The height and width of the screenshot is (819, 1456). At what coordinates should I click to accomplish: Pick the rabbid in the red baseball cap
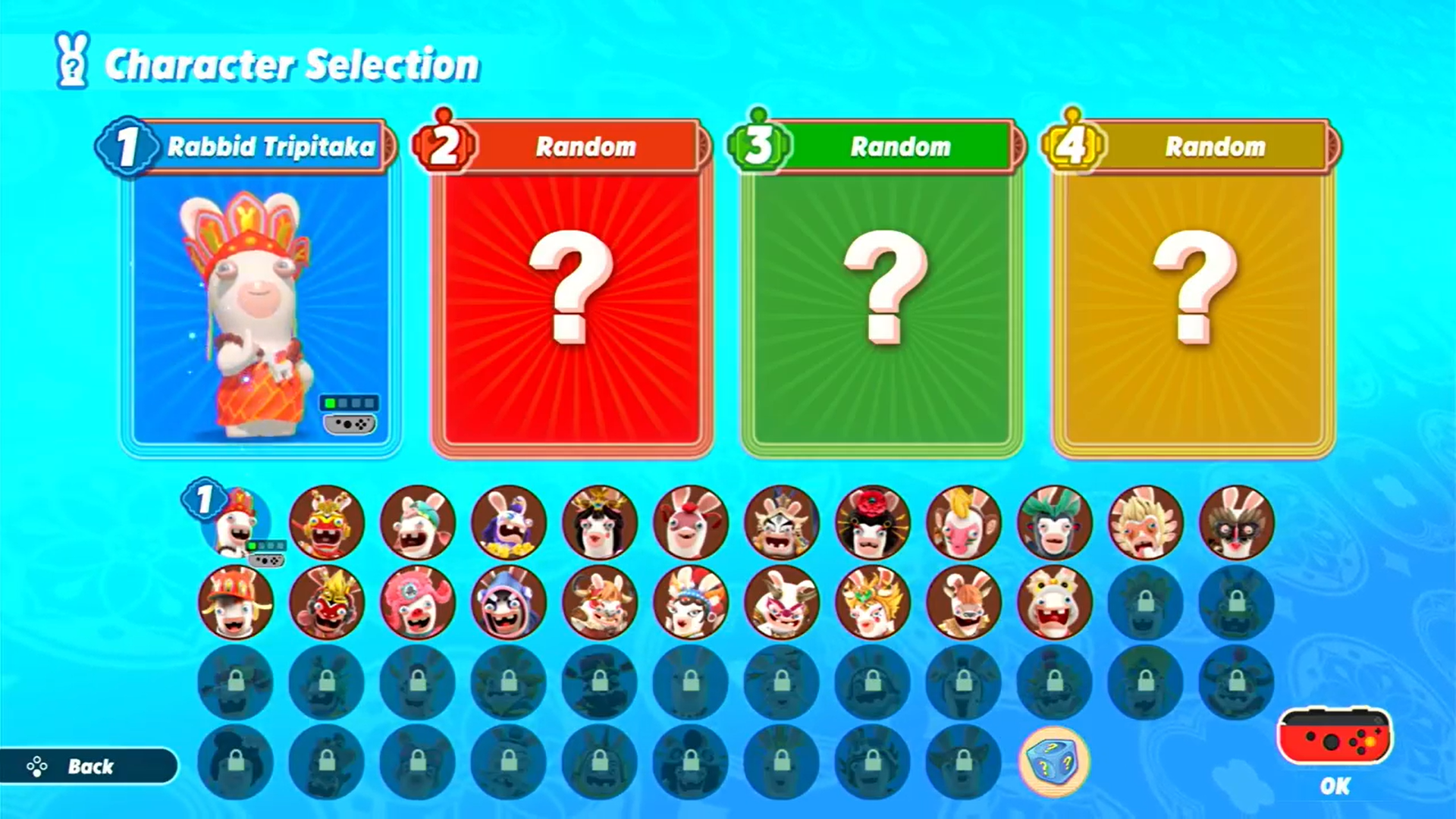coord(236,601)
